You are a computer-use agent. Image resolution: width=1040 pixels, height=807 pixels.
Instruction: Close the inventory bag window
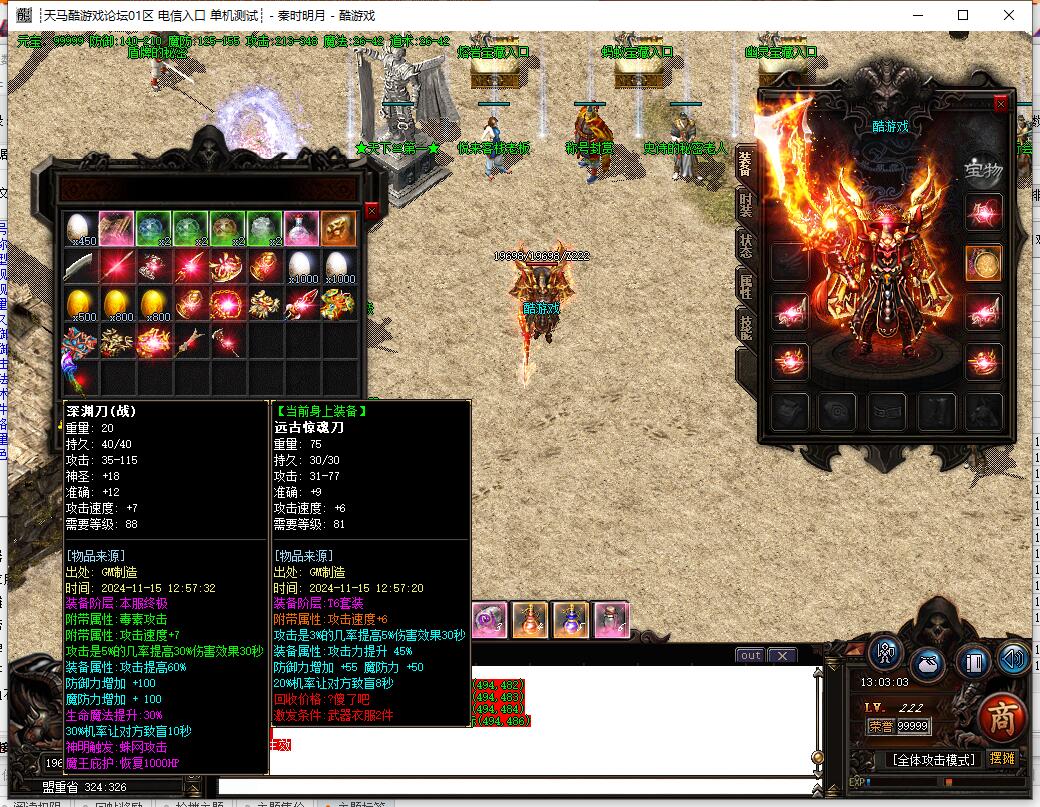tap(372, 211)
